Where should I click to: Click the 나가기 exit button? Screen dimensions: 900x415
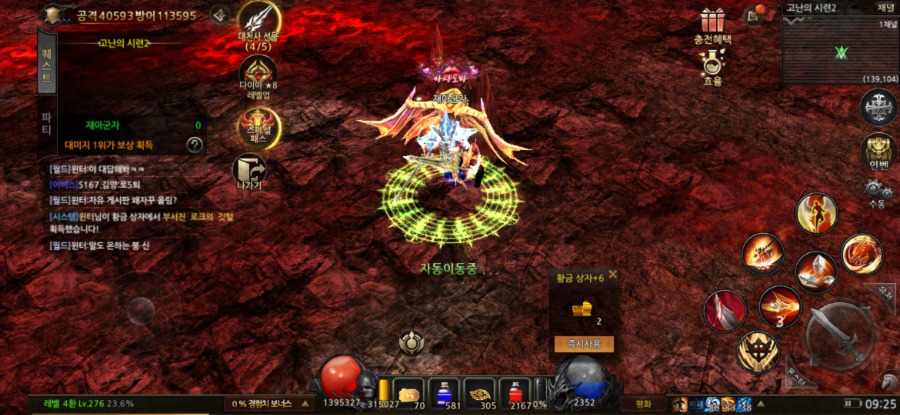pyautogui.click(x=249, y=172)
